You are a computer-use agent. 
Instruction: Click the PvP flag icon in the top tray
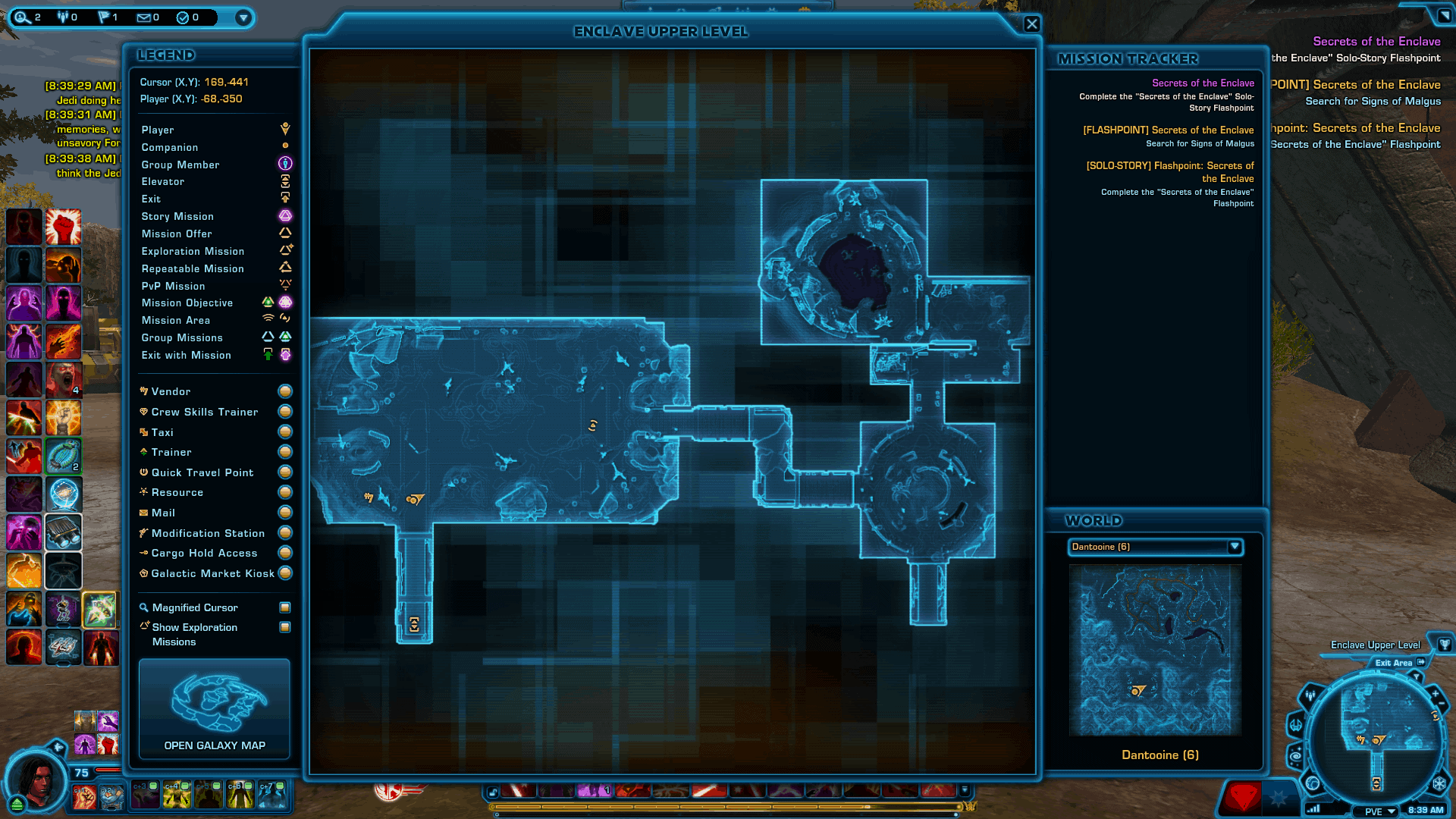103,17
